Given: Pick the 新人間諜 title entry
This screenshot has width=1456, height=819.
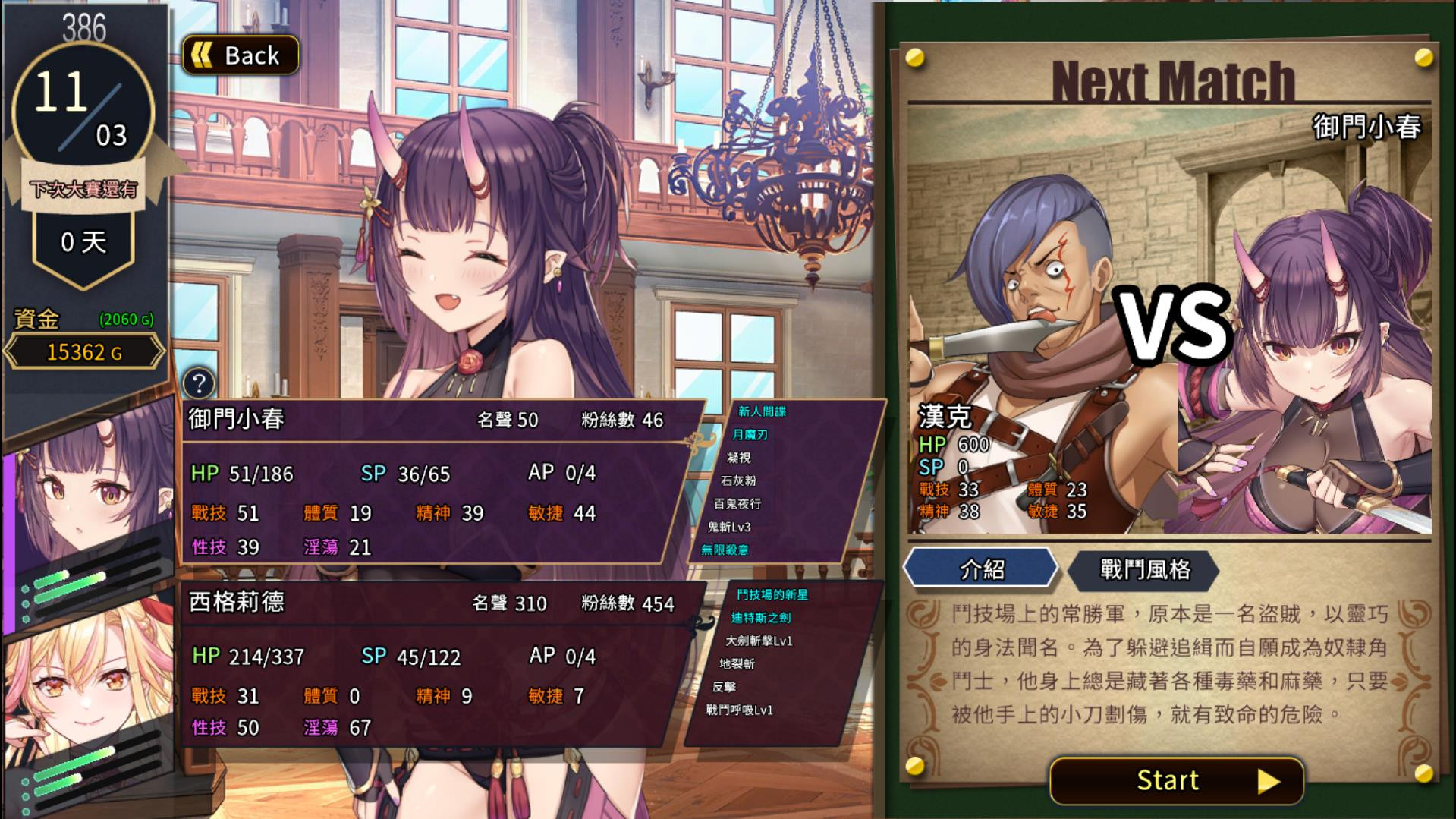Looking at the screenshot, I should pyautogui.click(x=762, y=411).
